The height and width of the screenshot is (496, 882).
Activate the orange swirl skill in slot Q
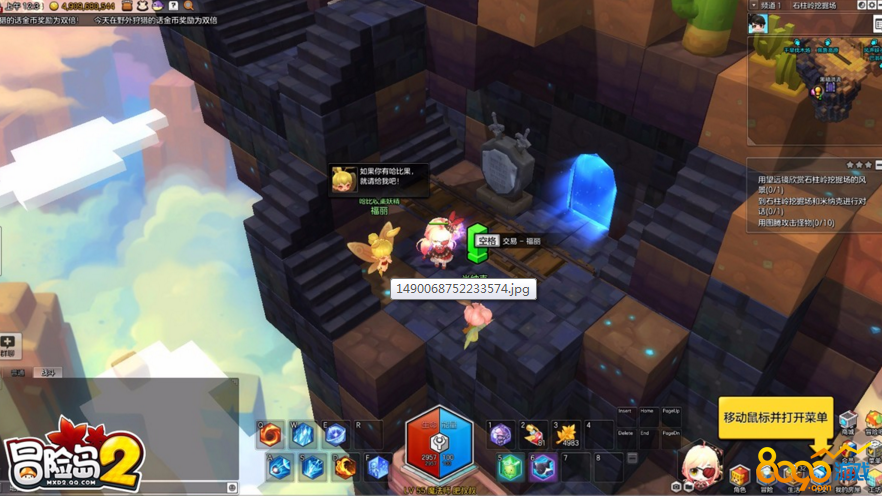click(x=271, y=435)
